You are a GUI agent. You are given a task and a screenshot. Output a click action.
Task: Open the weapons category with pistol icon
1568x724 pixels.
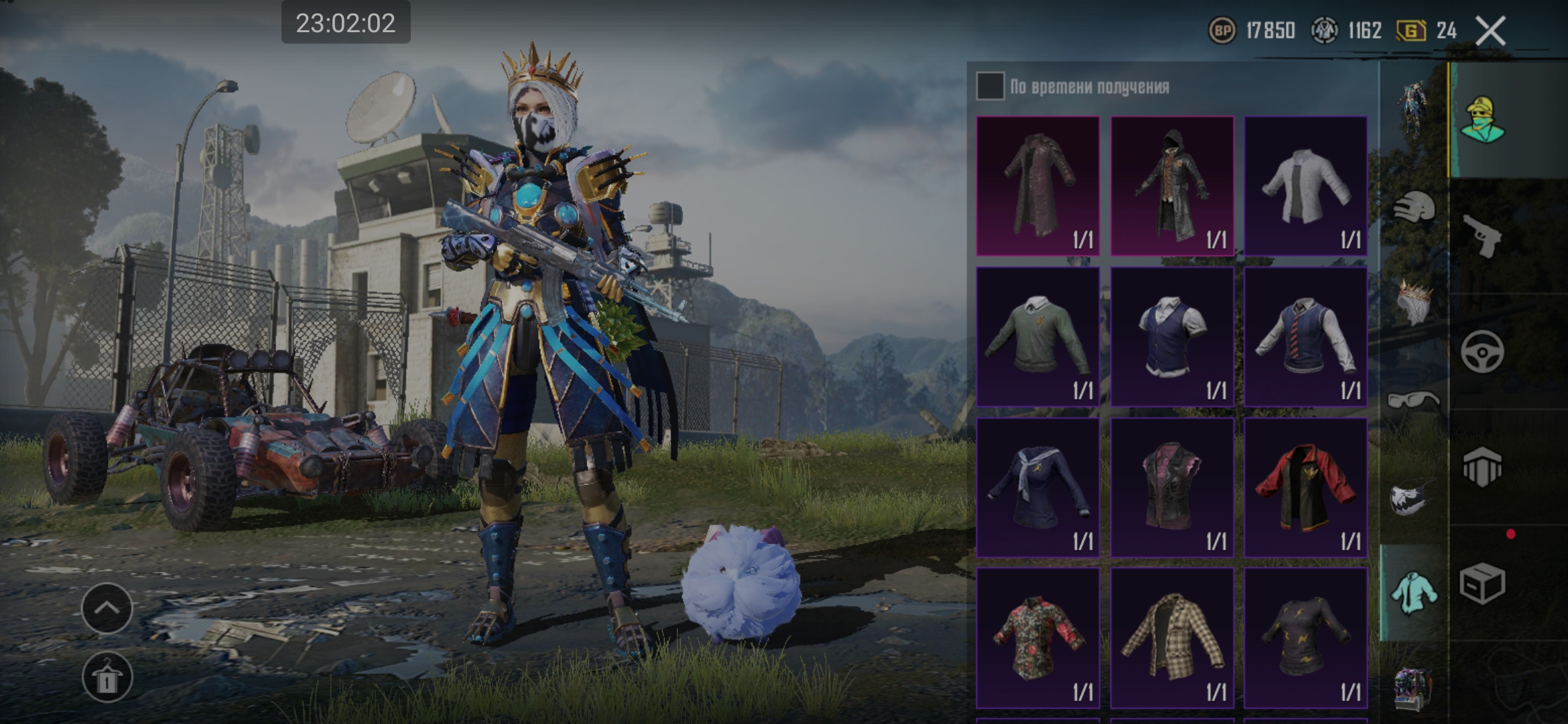pyautogui.click(x=1482, y=235)
